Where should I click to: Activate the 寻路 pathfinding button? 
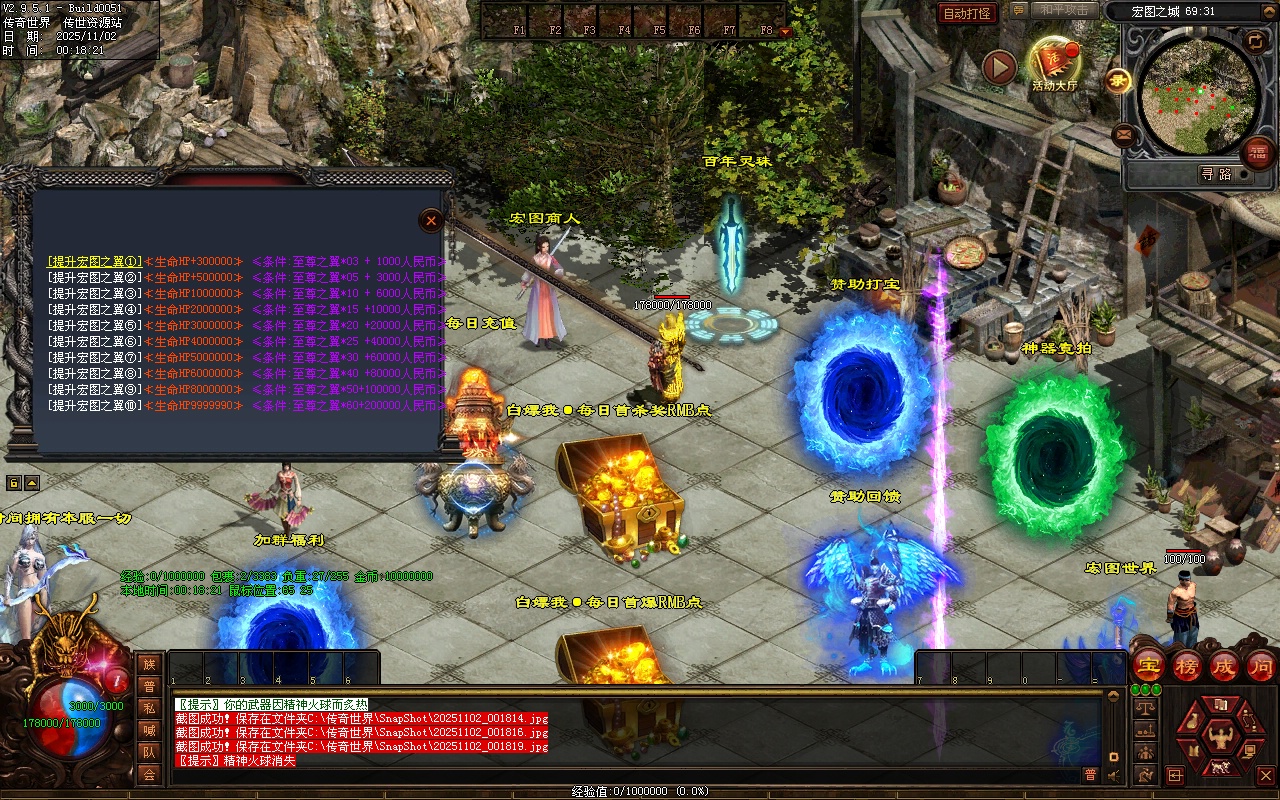coord(1216,174)
